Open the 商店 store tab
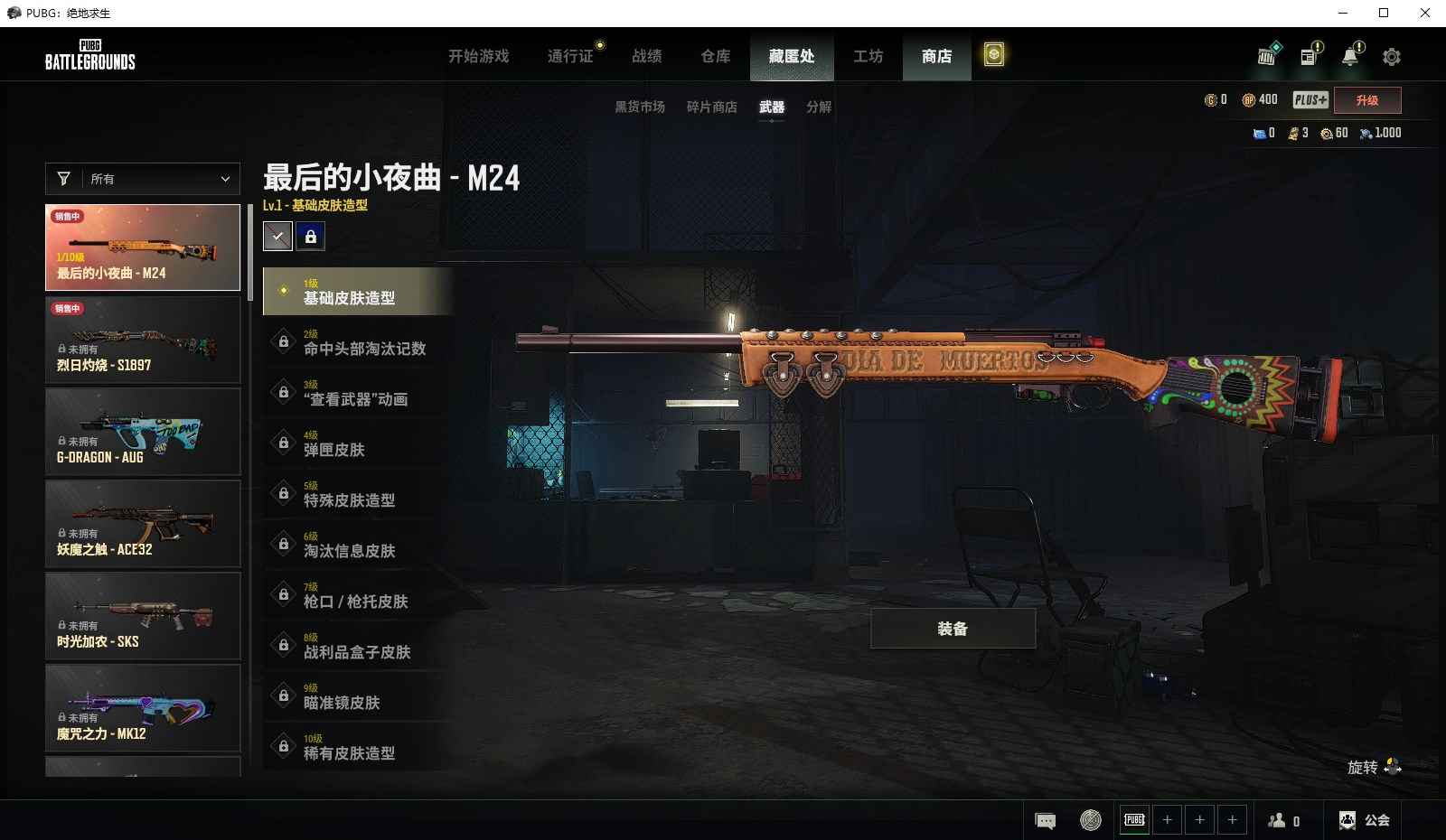Viewport: 1446px width, 840px height. pos(936,56)
